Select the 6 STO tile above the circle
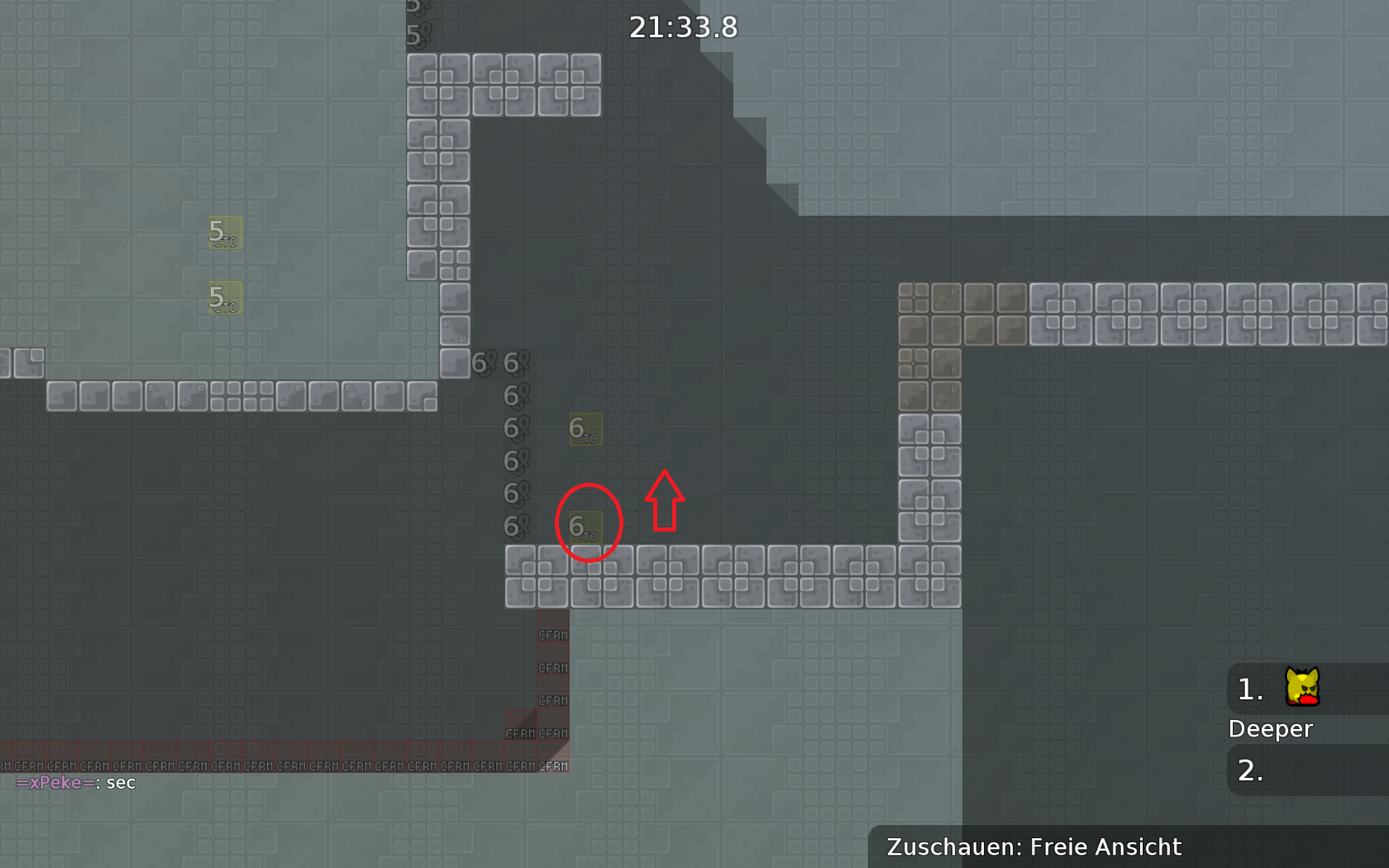 585,429
